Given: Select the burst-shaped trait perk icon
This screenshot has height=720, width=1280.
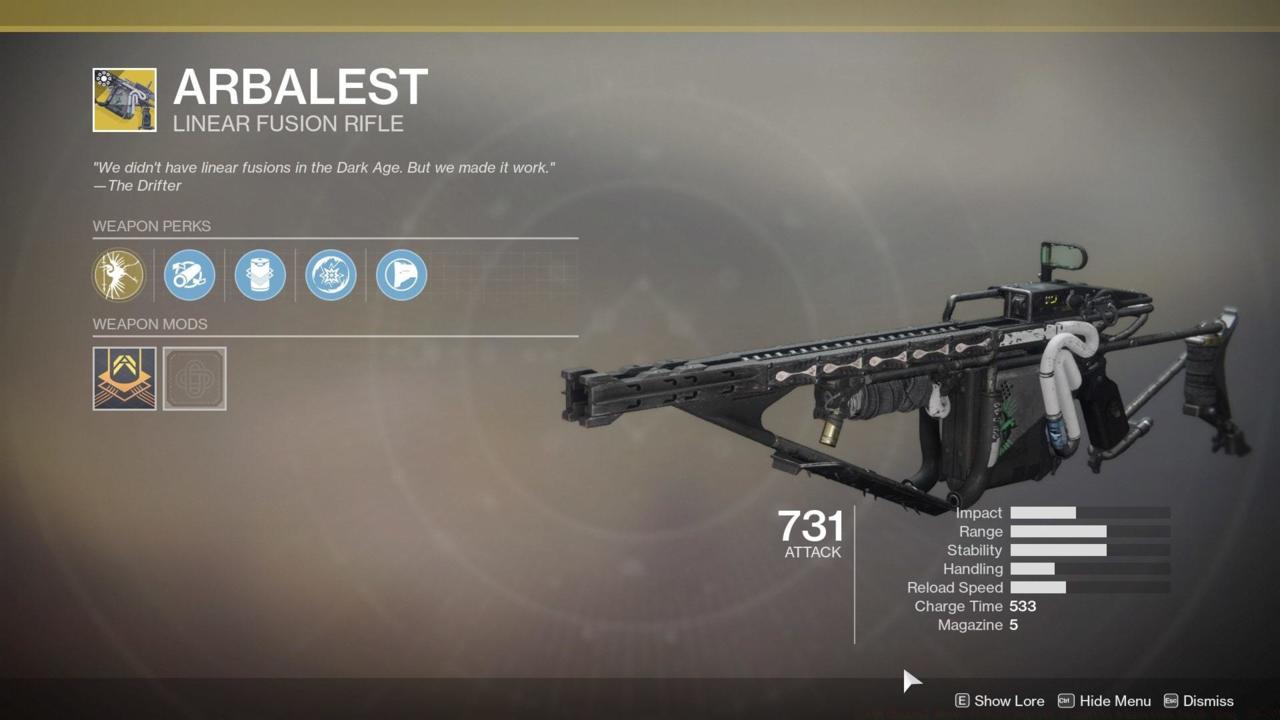Looking at the screenshot, I should click(331, 275).
